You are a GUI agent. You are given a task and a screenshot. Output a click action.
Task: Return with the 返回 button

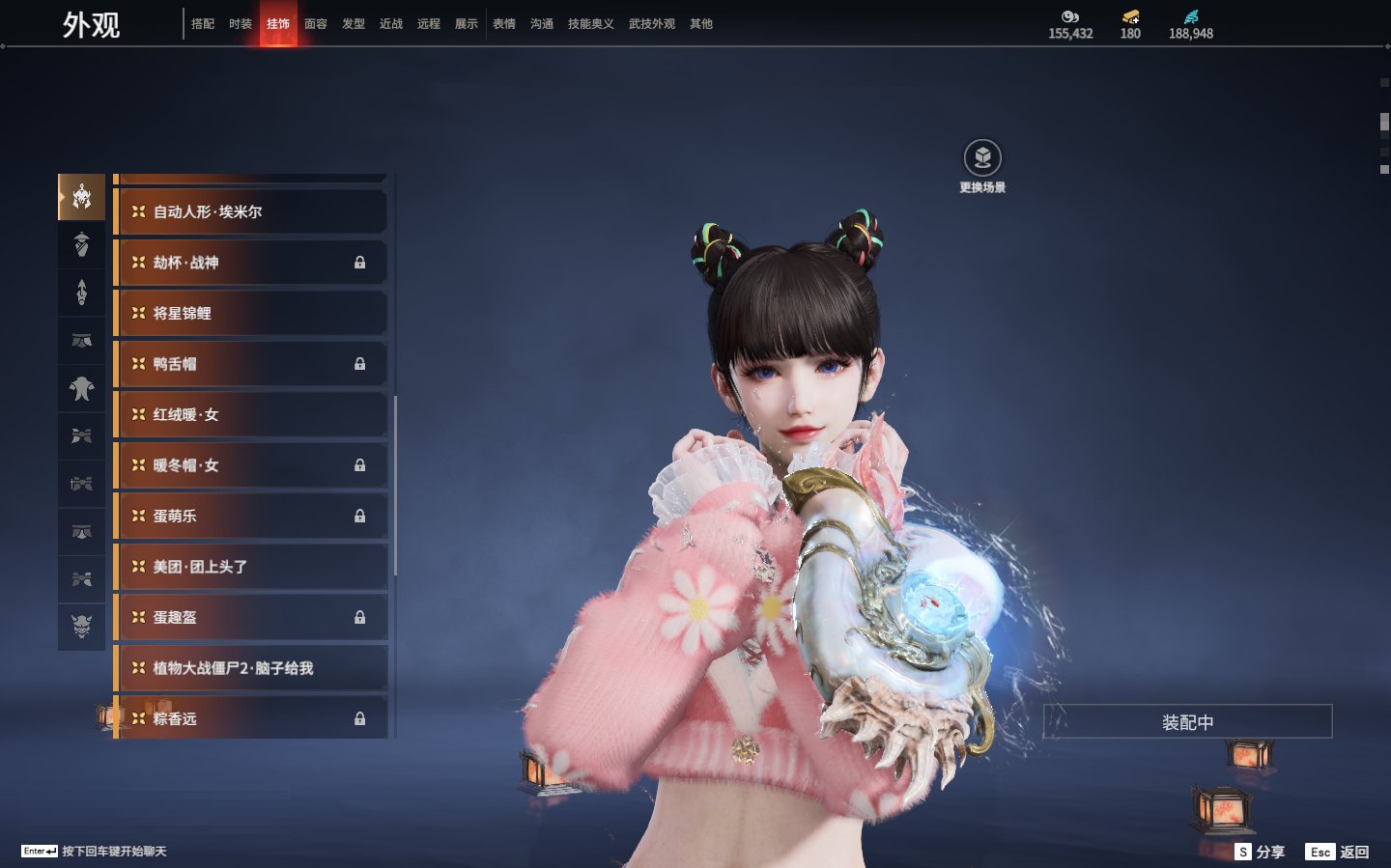pos(1338,852)
